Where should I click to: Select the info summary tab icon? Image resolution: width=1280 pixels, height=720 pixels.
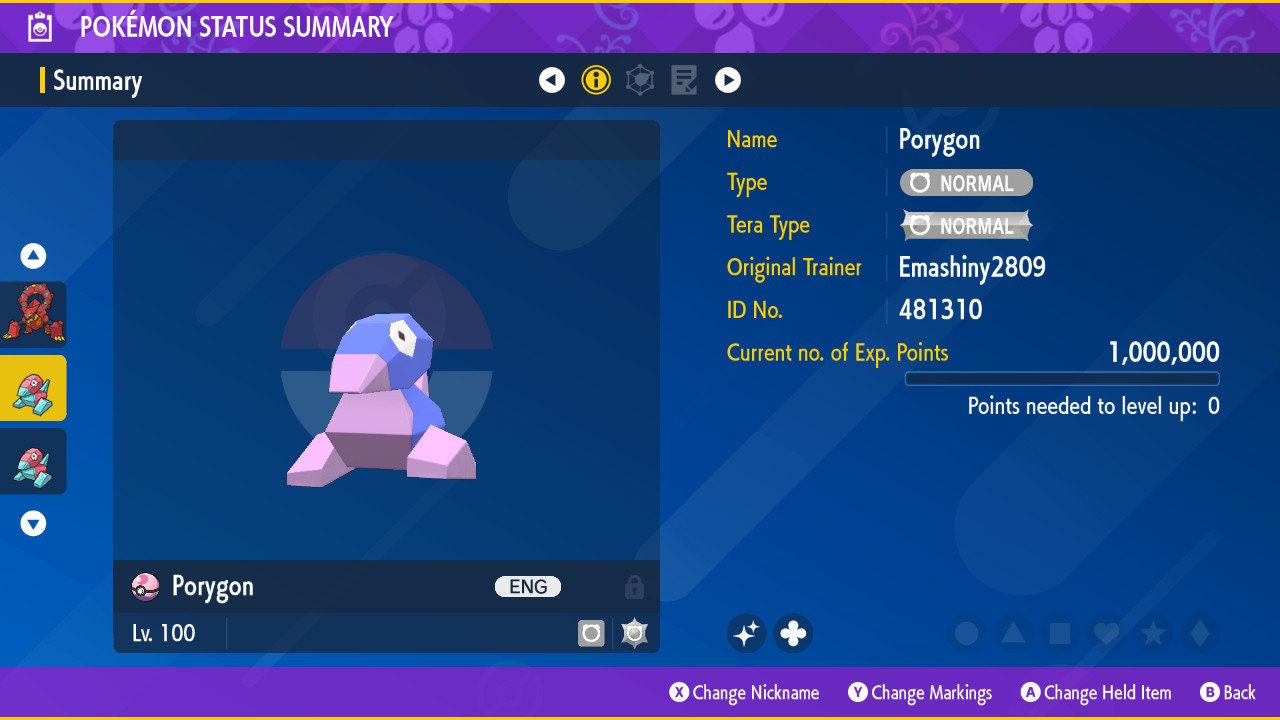point(596,80)
